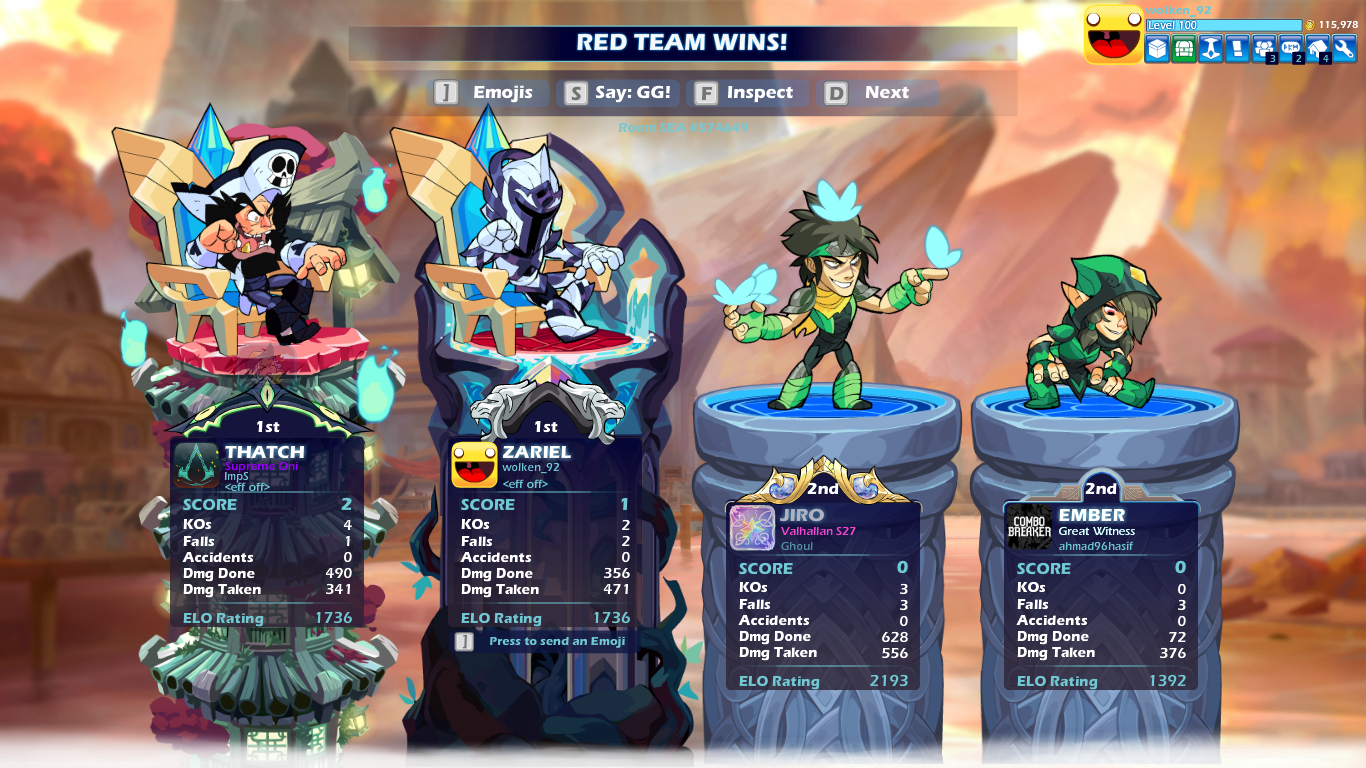Viewport: 1366px width, 768px height.
Task: Click the wolken_92 name at top right
Action: point(1180,11)
